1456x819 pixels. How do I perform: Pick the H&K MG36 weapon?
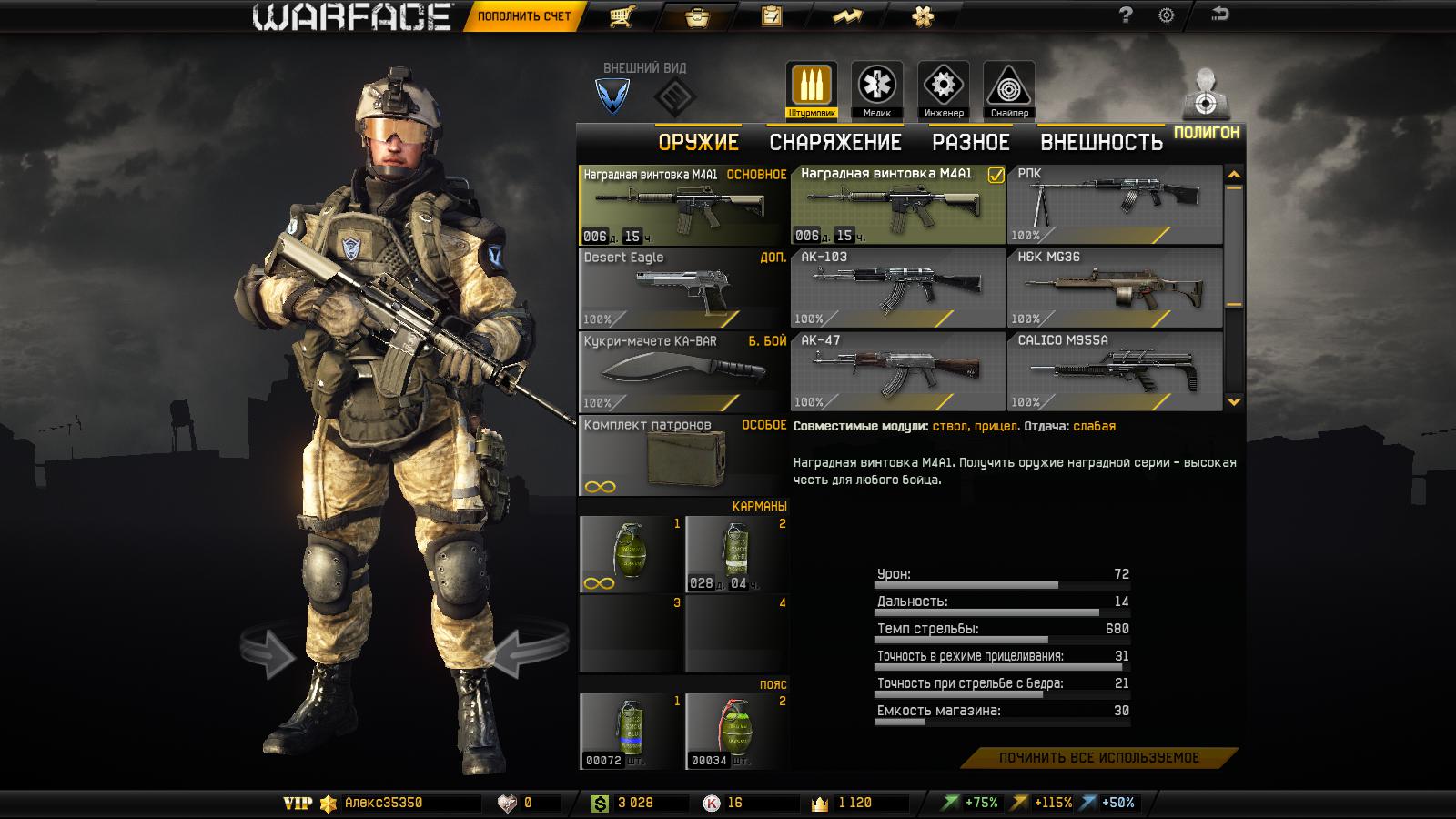1115,288
